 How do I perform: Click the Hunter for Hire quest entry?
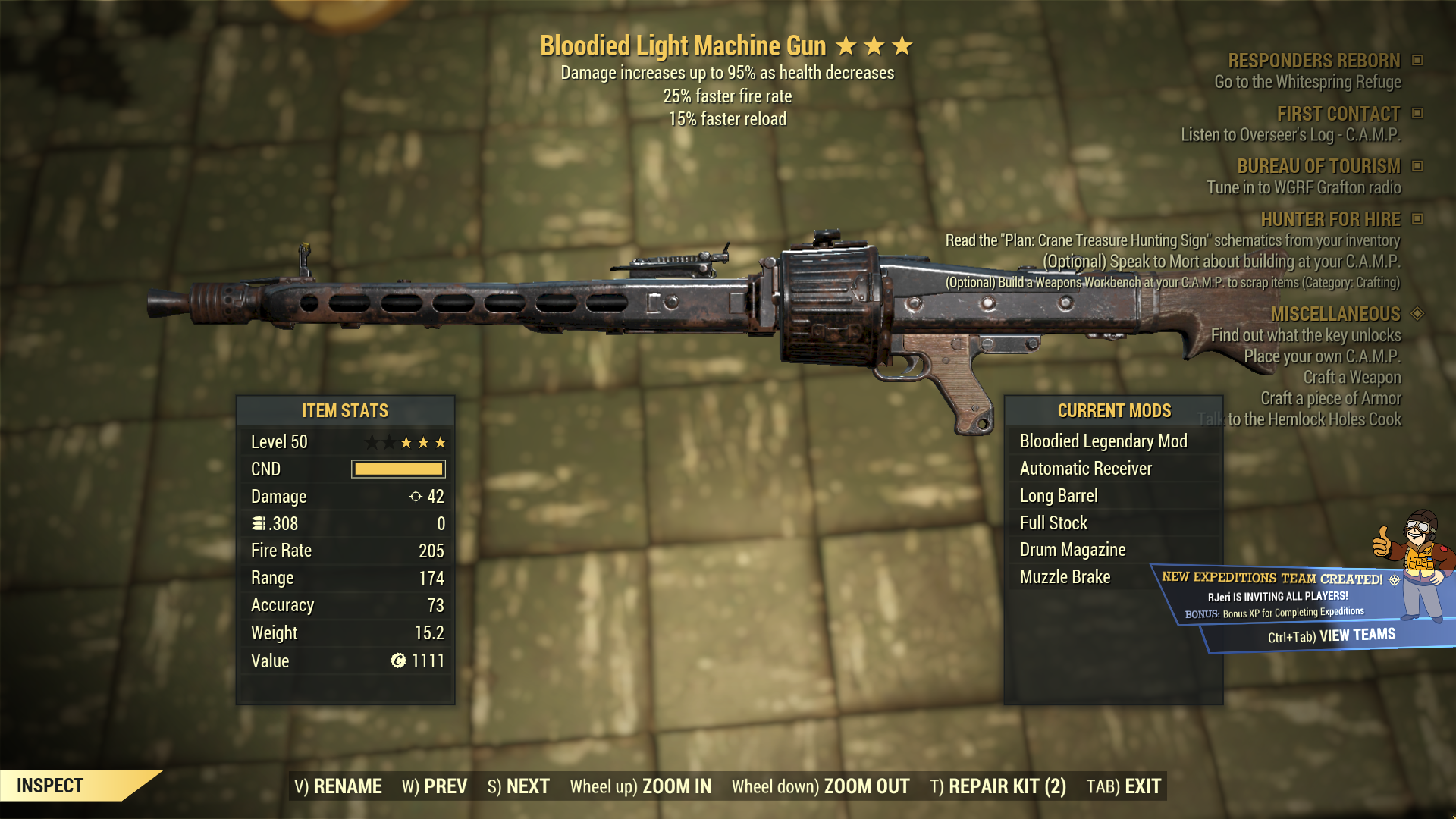point(1330,219)
